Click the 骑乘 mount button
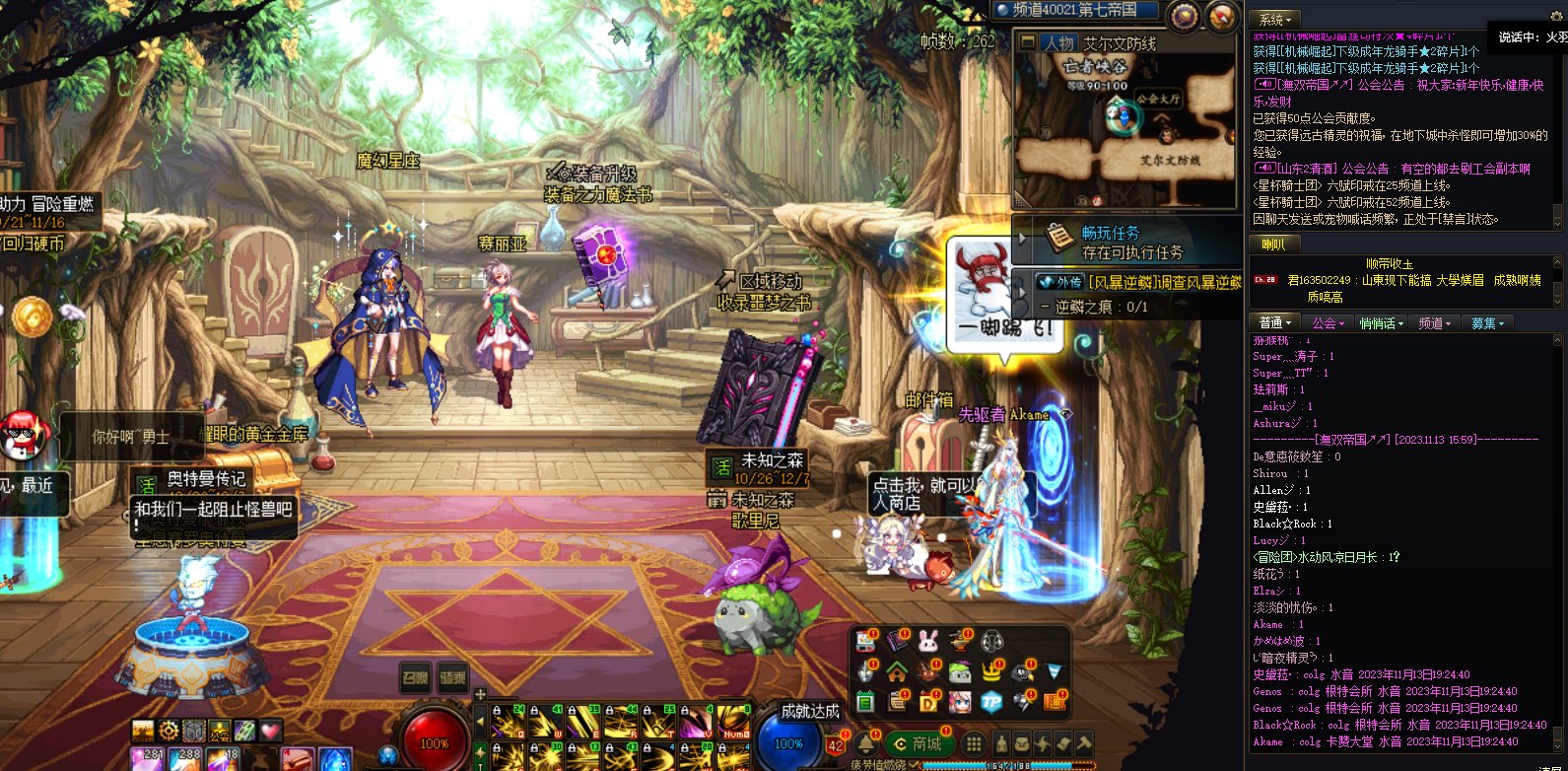This screenshot has width=1568, height=771. (x=452, y=677)
